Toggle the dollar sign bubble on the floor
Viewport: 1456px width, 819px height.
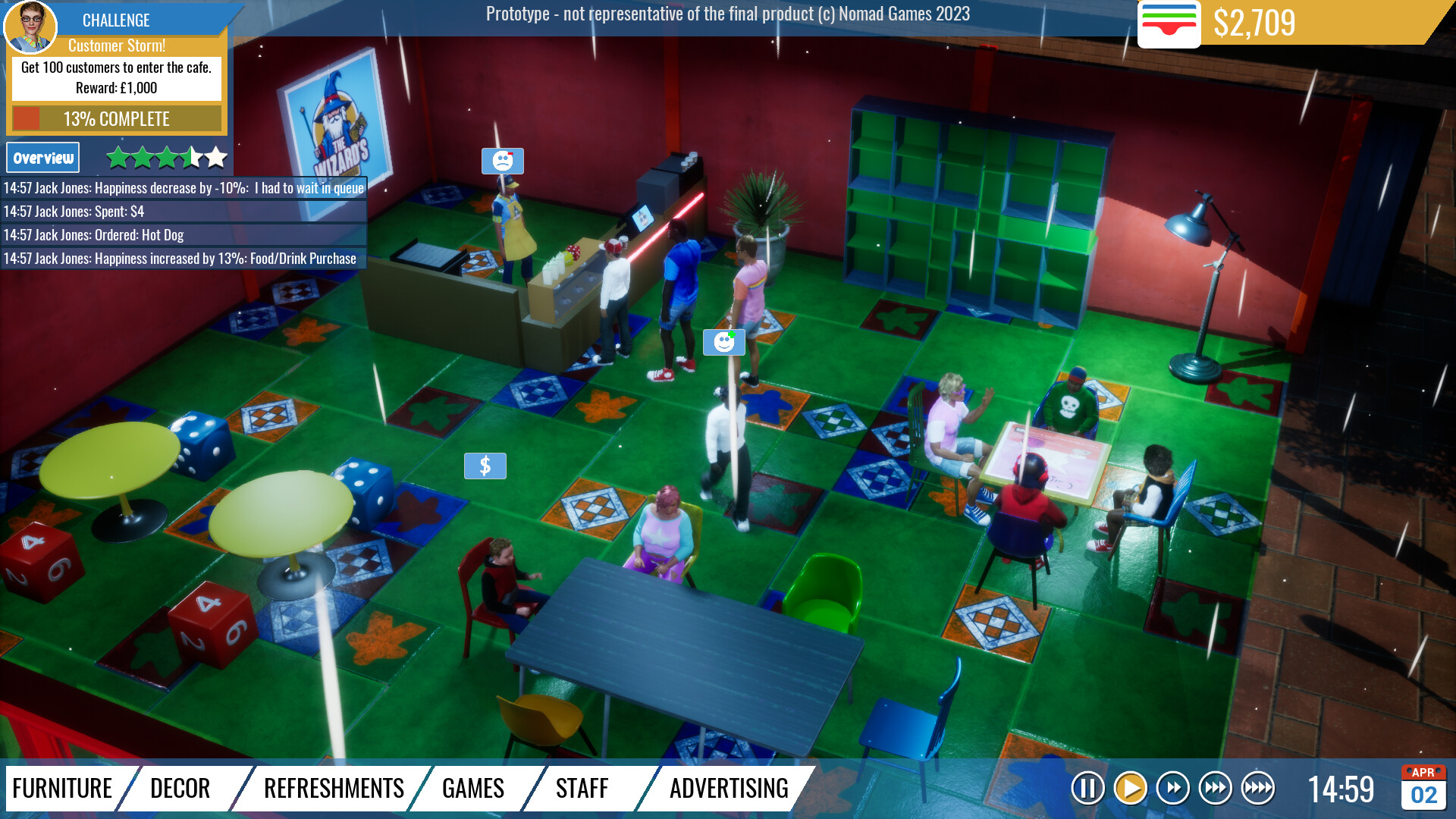(485, 466)
